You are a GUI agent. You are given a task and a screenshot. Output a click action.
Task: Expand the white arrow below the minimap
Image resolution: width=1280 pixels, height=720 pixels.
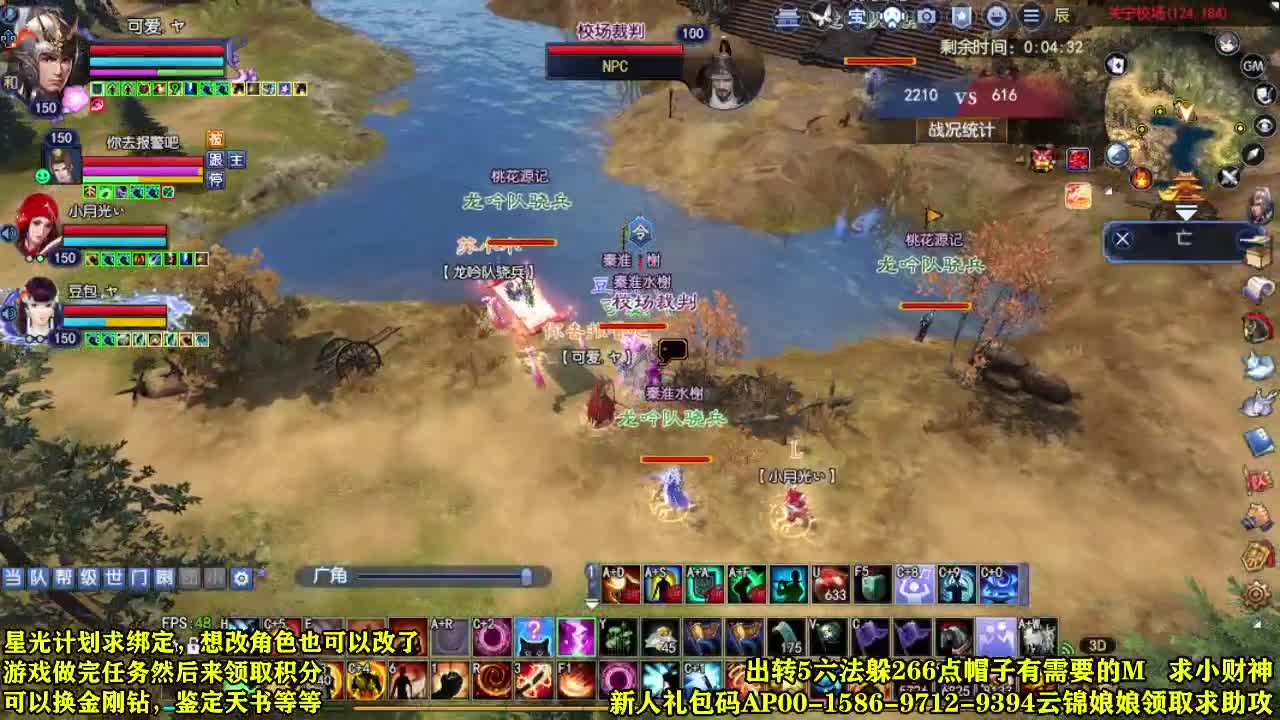tap(1188, 212)
